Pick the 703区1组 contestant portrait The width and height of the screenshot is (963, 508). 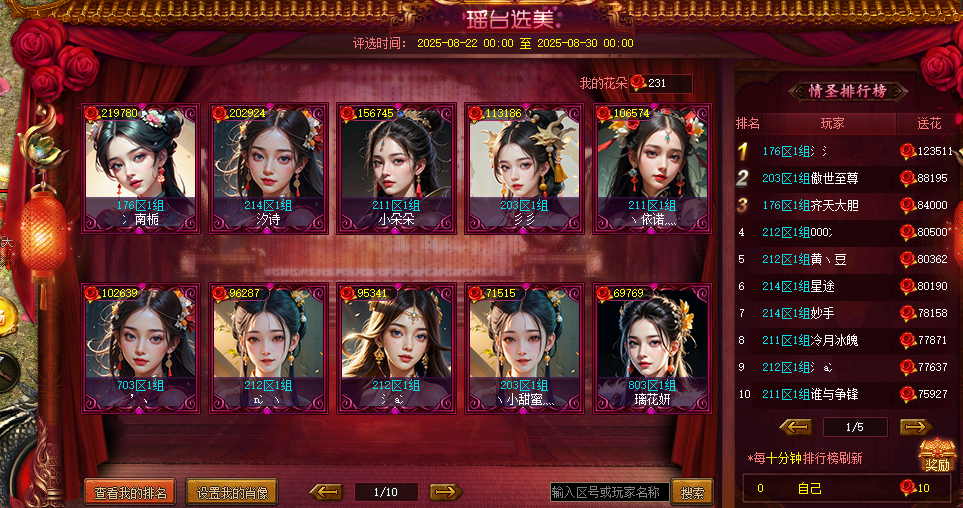141,348
